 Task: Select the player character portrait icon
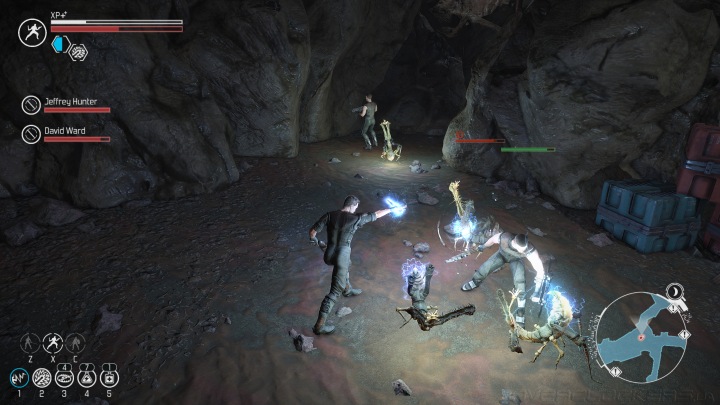(31, 32)
